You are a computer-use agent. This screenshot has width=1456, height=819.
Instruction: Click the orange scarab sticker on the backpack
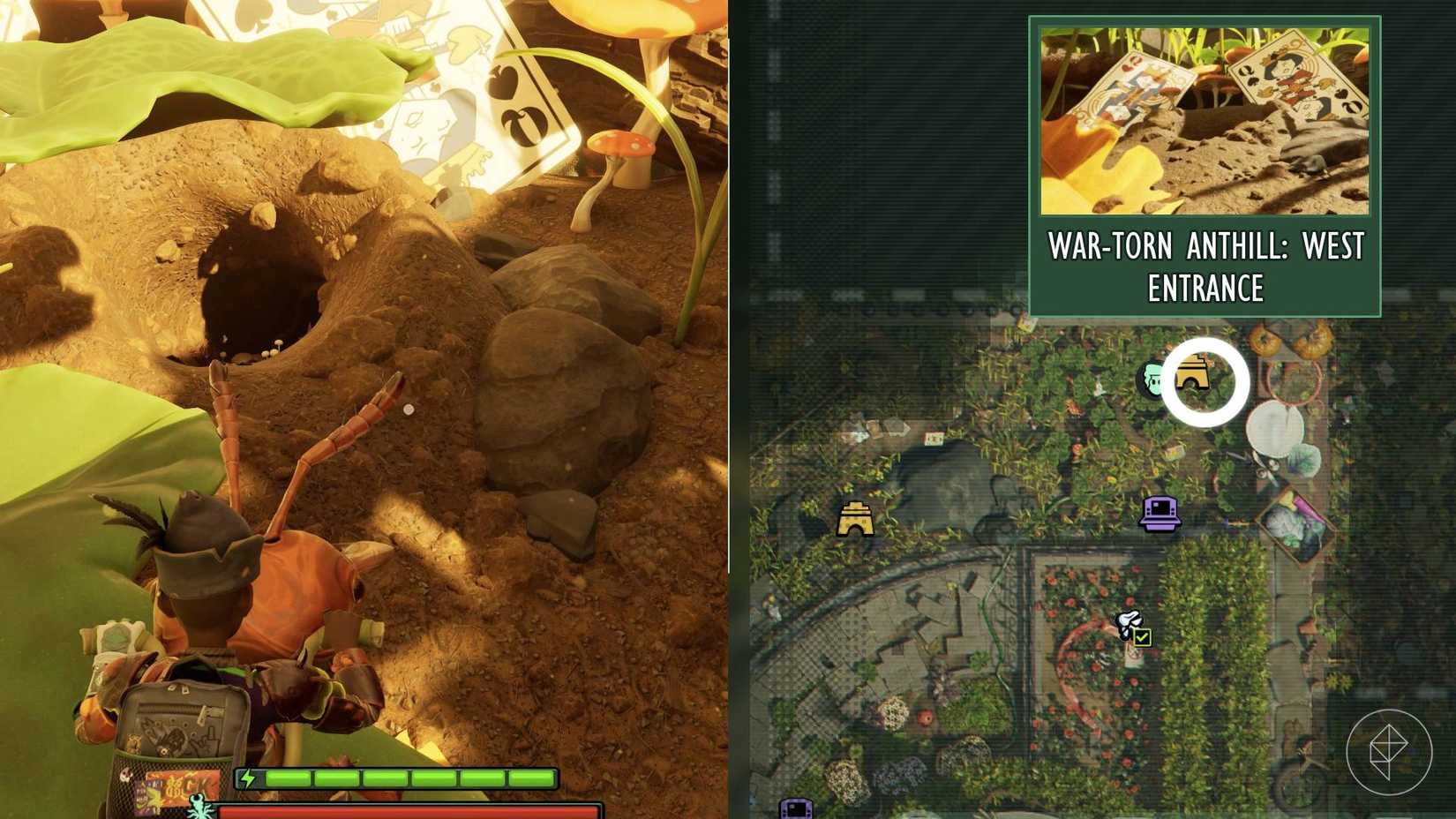coord(135,742)
